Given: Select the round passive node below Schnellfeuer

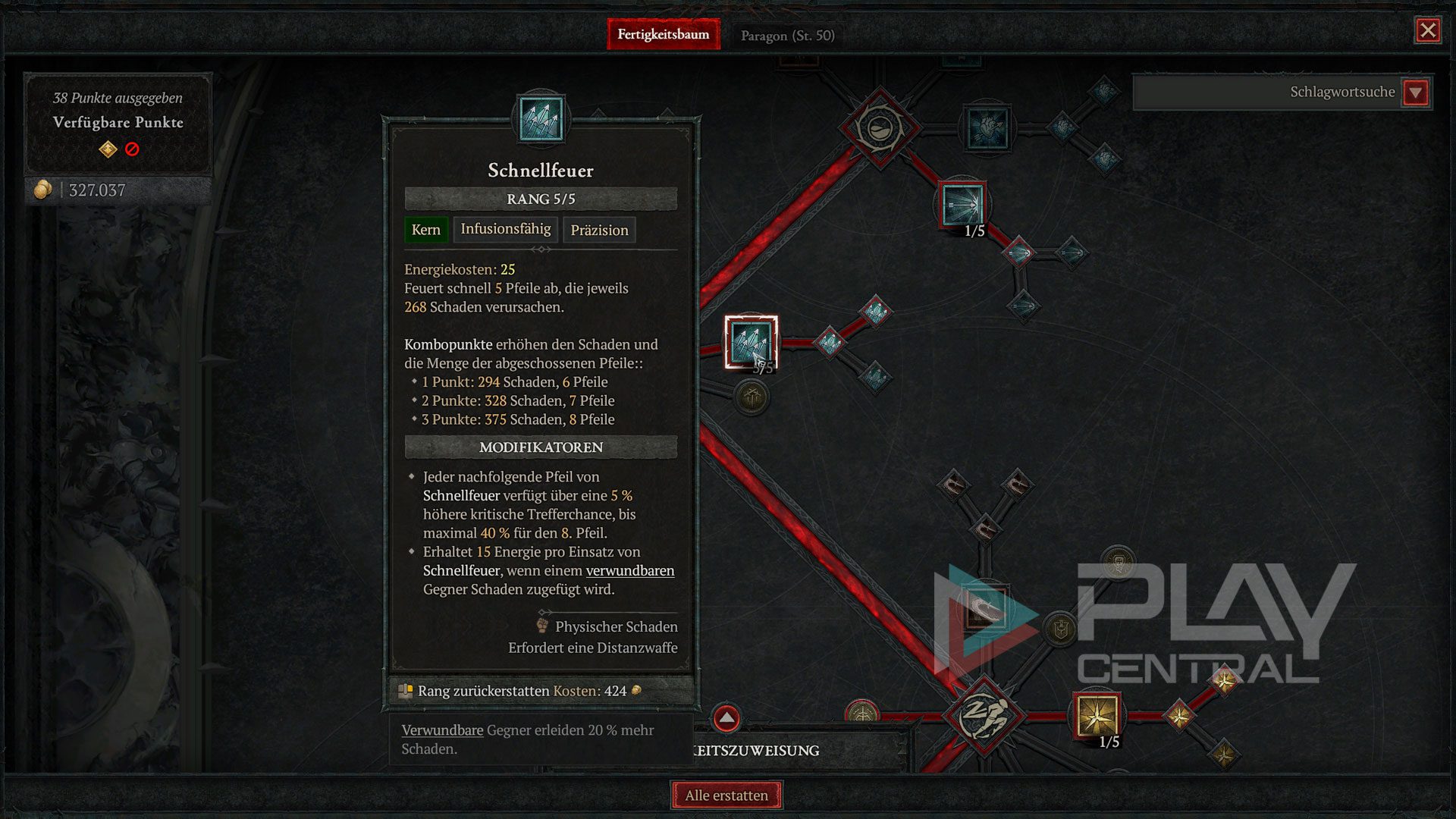Looking at the screenshot, I should pyautogui.click(x=752, y=397).
